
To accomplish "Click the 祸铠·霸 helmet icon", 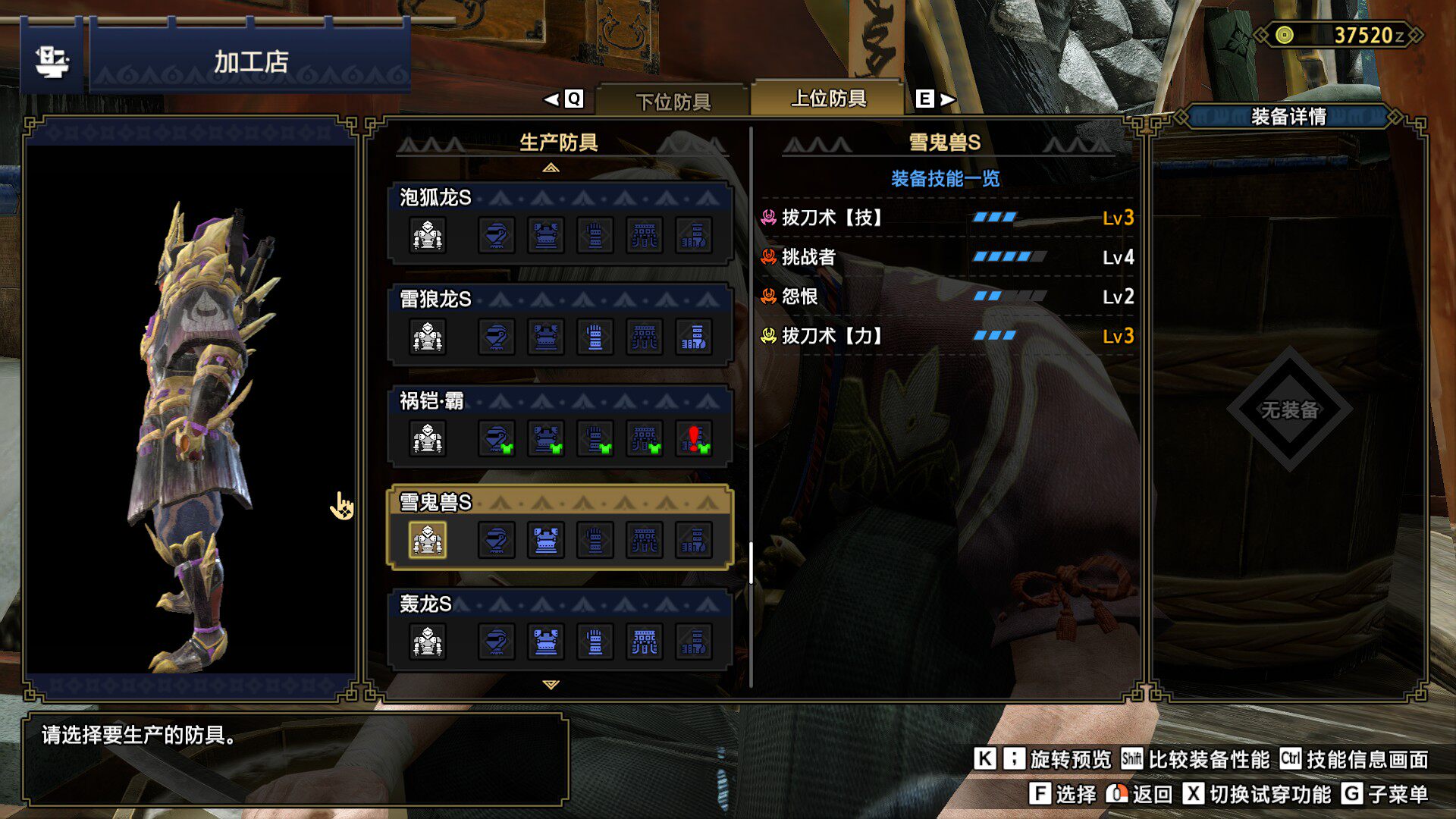I will [x=497, y=438].
